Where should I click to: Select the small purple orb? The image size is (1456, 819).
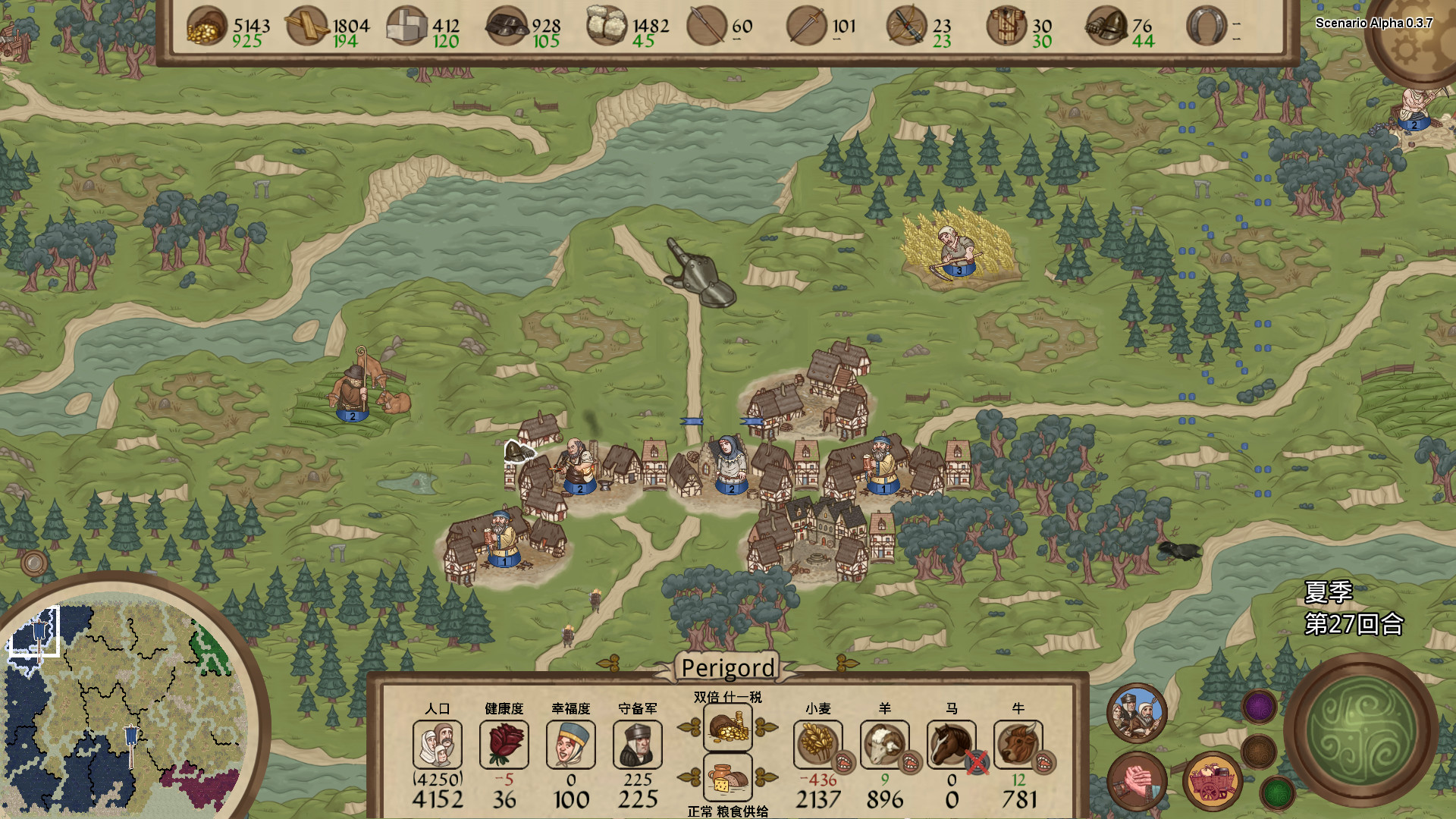tap(1259, 707)
